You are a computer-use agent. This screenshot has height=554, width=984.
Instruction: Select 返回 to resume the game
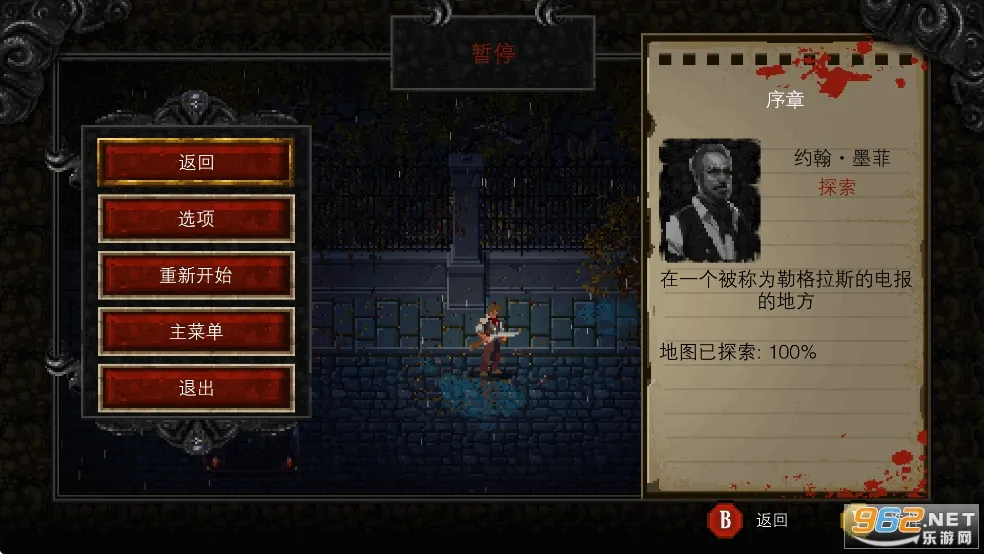click(196, 162)
